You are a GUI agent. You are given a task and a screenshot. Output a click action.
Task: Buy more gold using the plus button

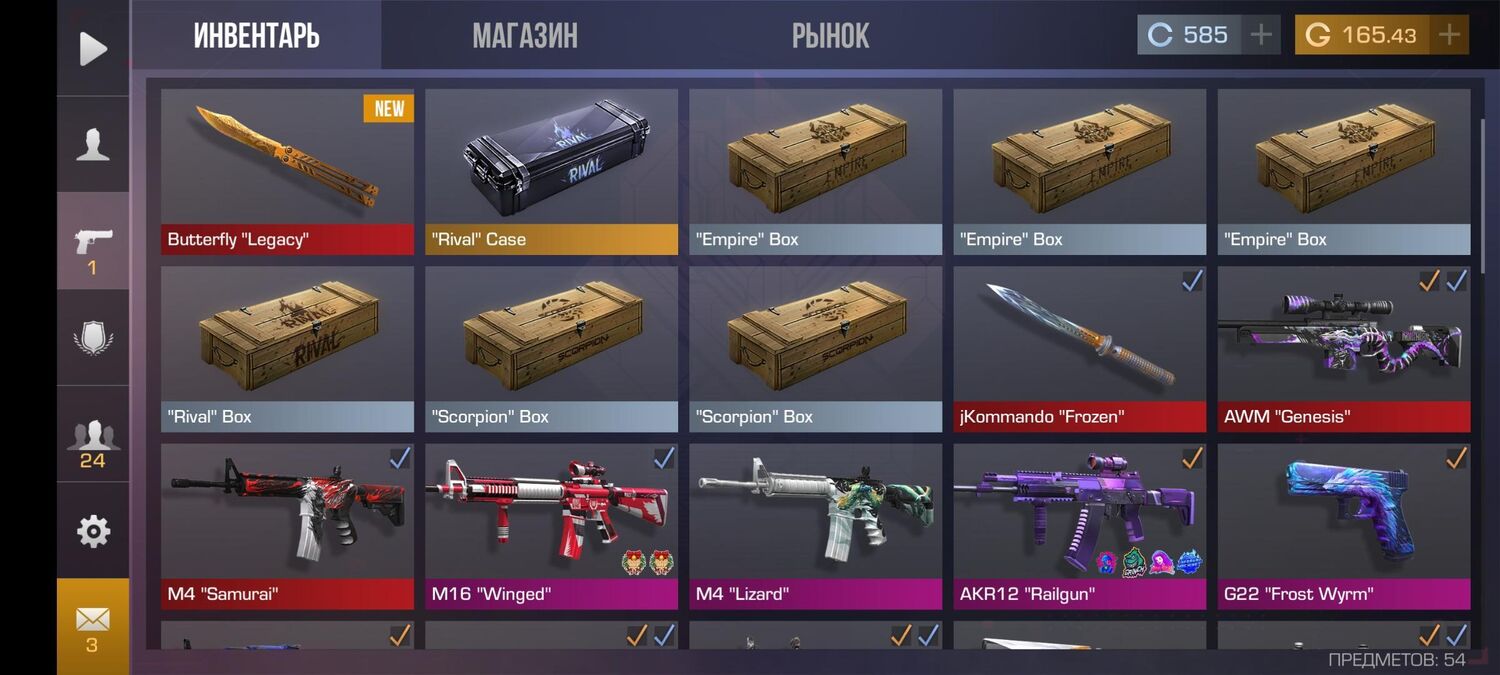click(x=1449, y=35)
